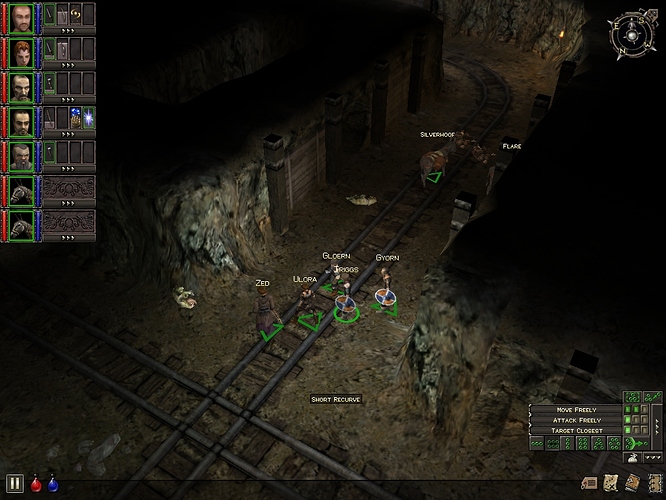
Task: Open the treasure map scroll
Action: [609, 484]
